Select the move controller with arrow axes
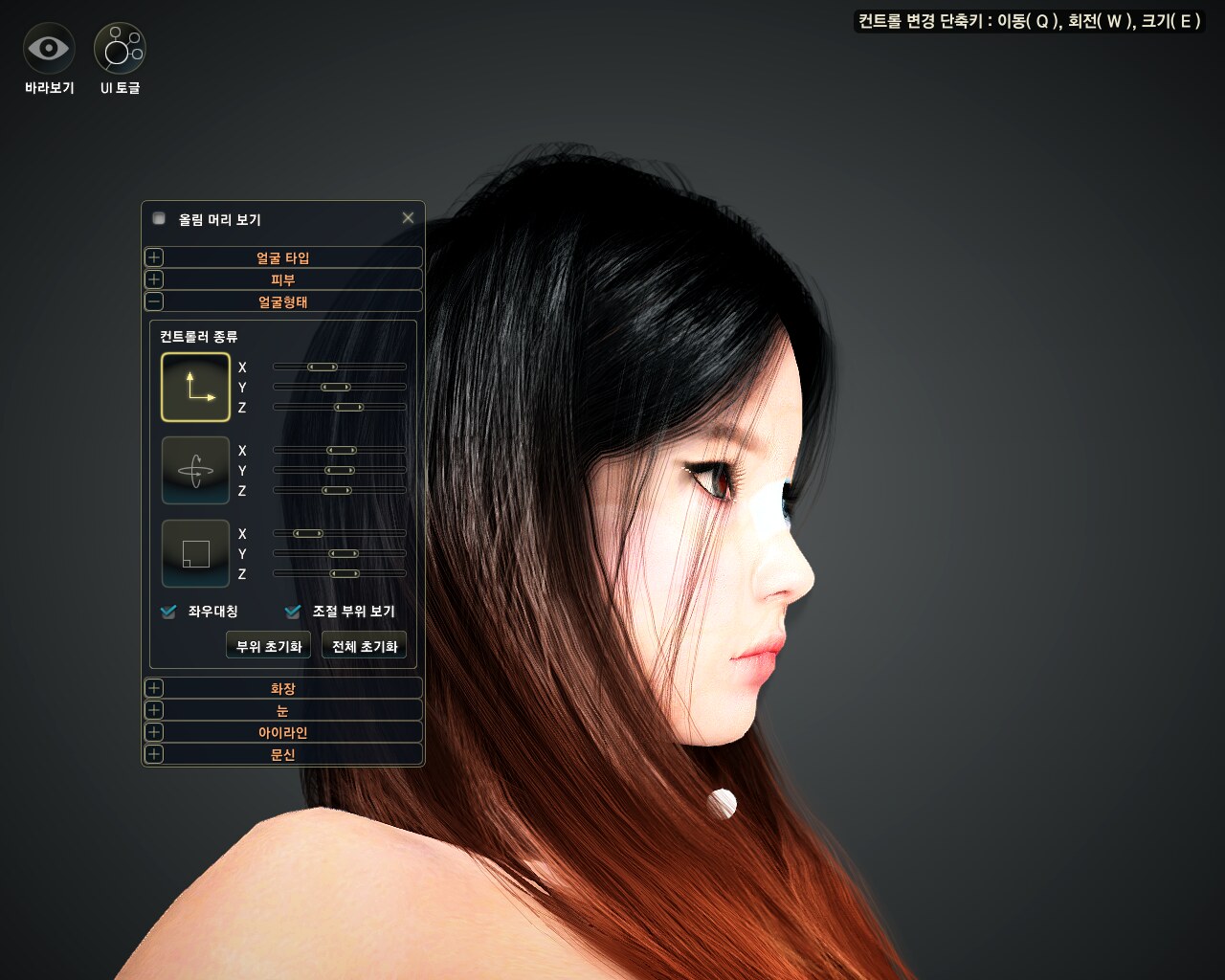The height and width of the screenshot is (980, 1225). point(195,387)
